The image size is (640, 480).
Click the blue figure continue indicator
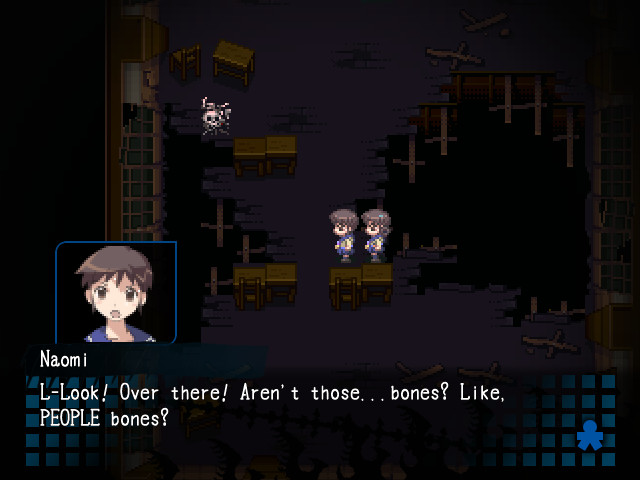588,435
